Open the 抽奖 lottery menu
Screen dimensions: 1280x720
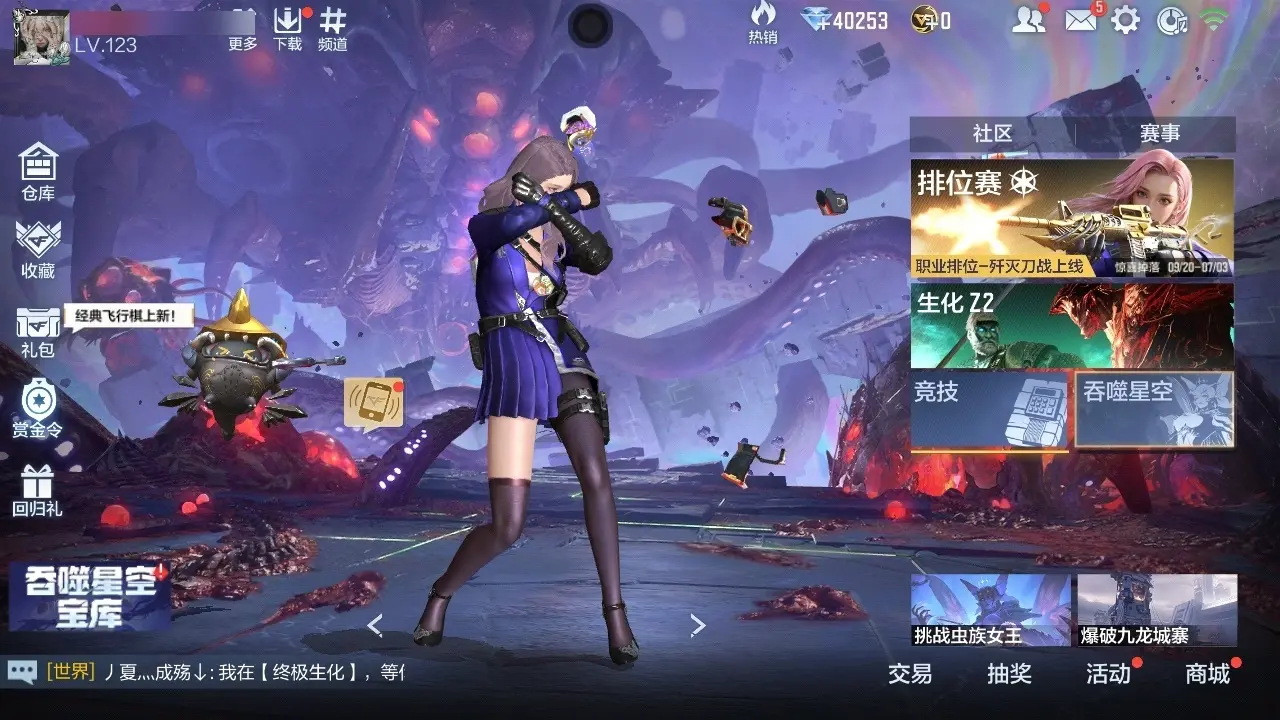[1009, 674]
